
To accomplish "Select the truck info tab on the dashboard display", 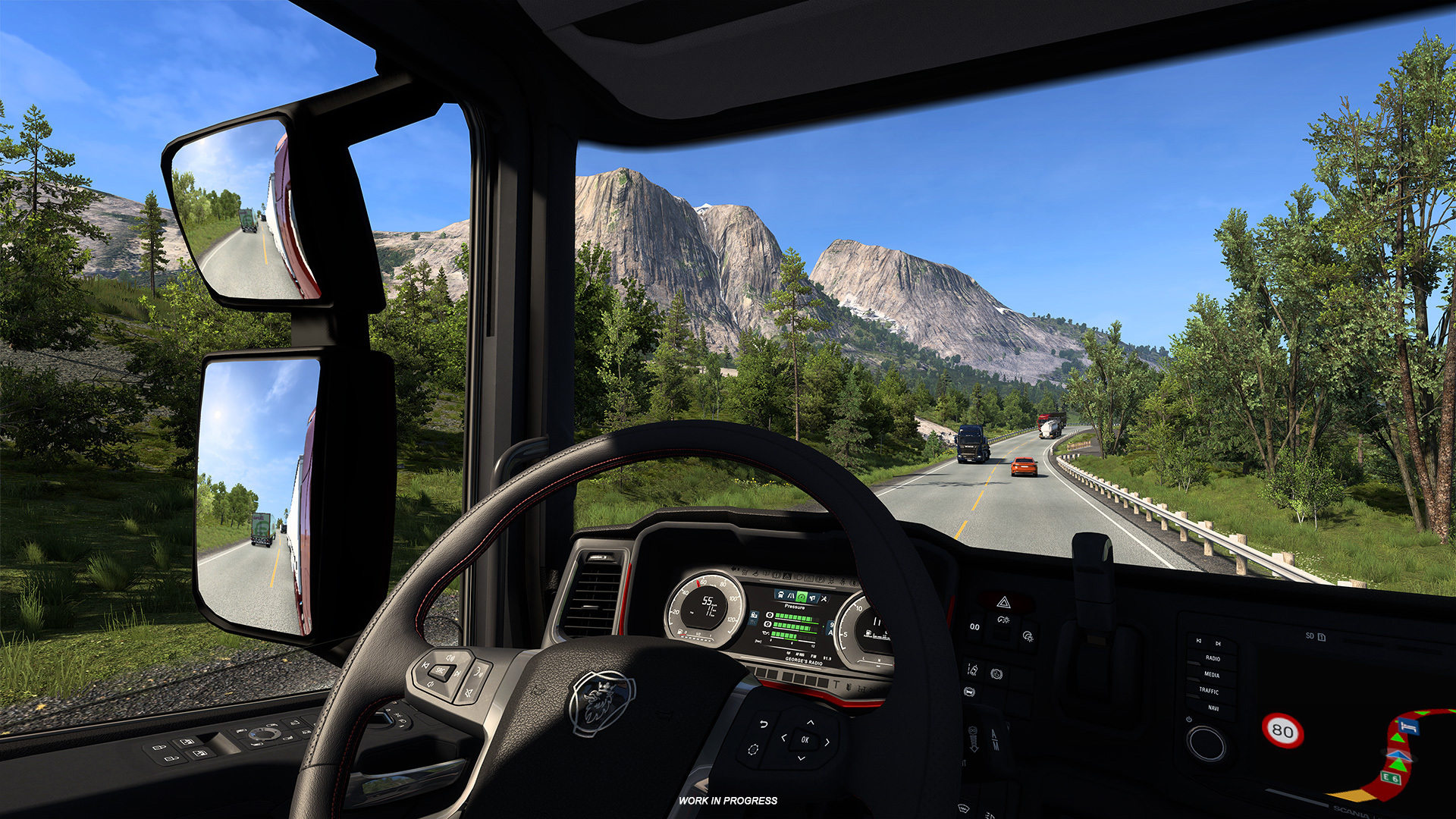I will click(780, 595).
